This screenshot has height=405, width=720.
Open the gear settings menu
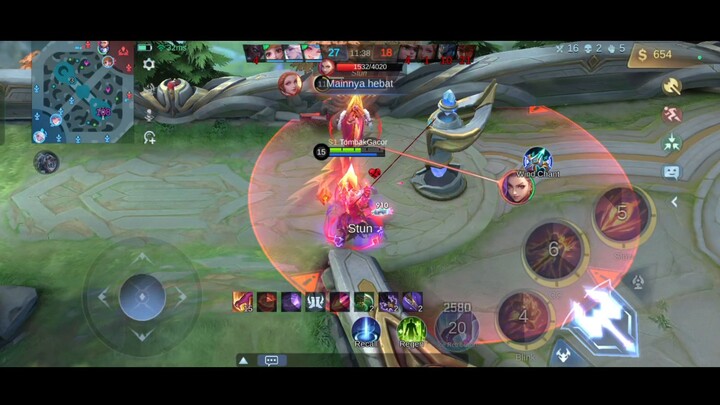coord(149,64)
